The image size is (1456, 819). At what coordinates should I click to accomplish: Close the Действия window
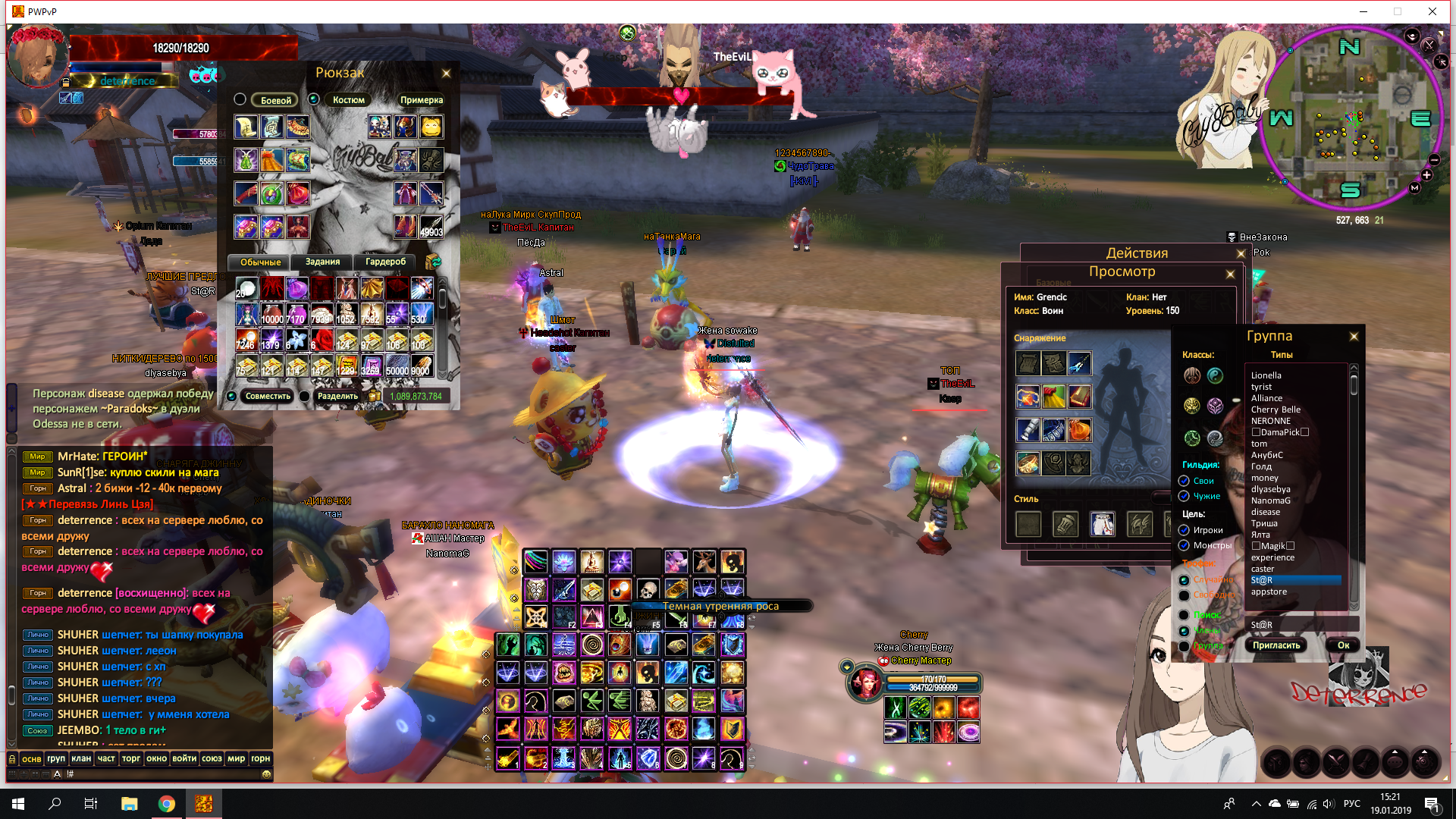[1241, 254]
